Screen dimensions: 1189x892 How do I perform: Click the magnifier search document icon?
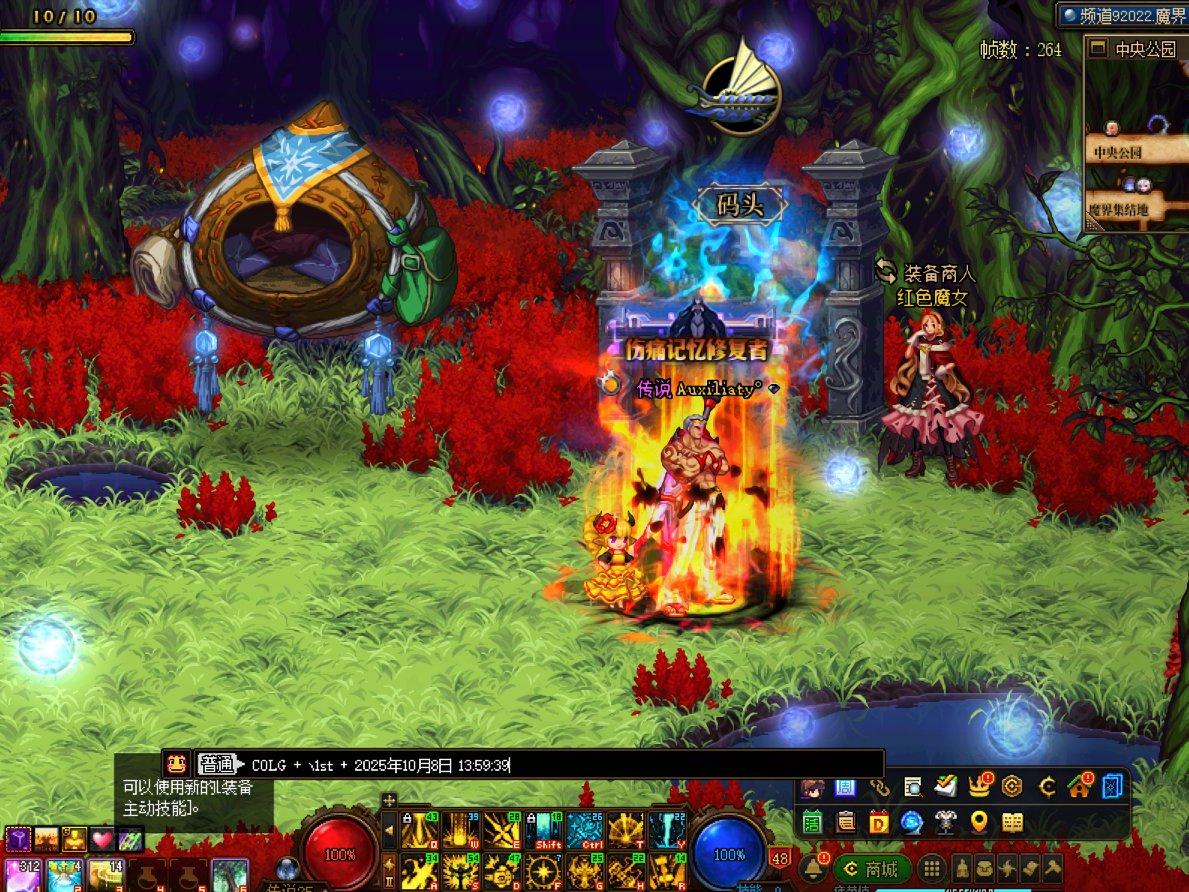(912, 787)
